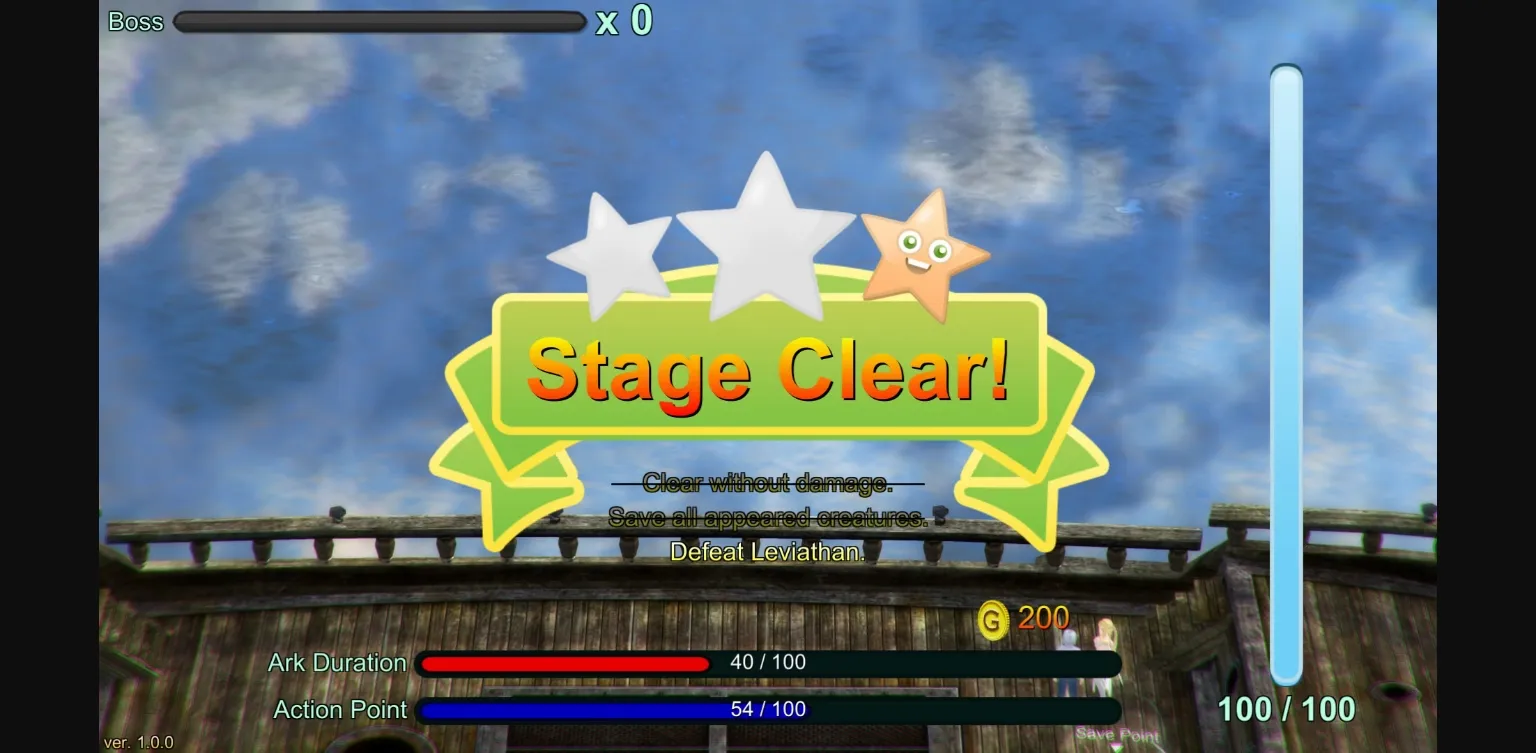The width and height of the screenshot is (1536, 753).
Task: Click the blue vertical 100/100 gauge
Action: 1286,375
